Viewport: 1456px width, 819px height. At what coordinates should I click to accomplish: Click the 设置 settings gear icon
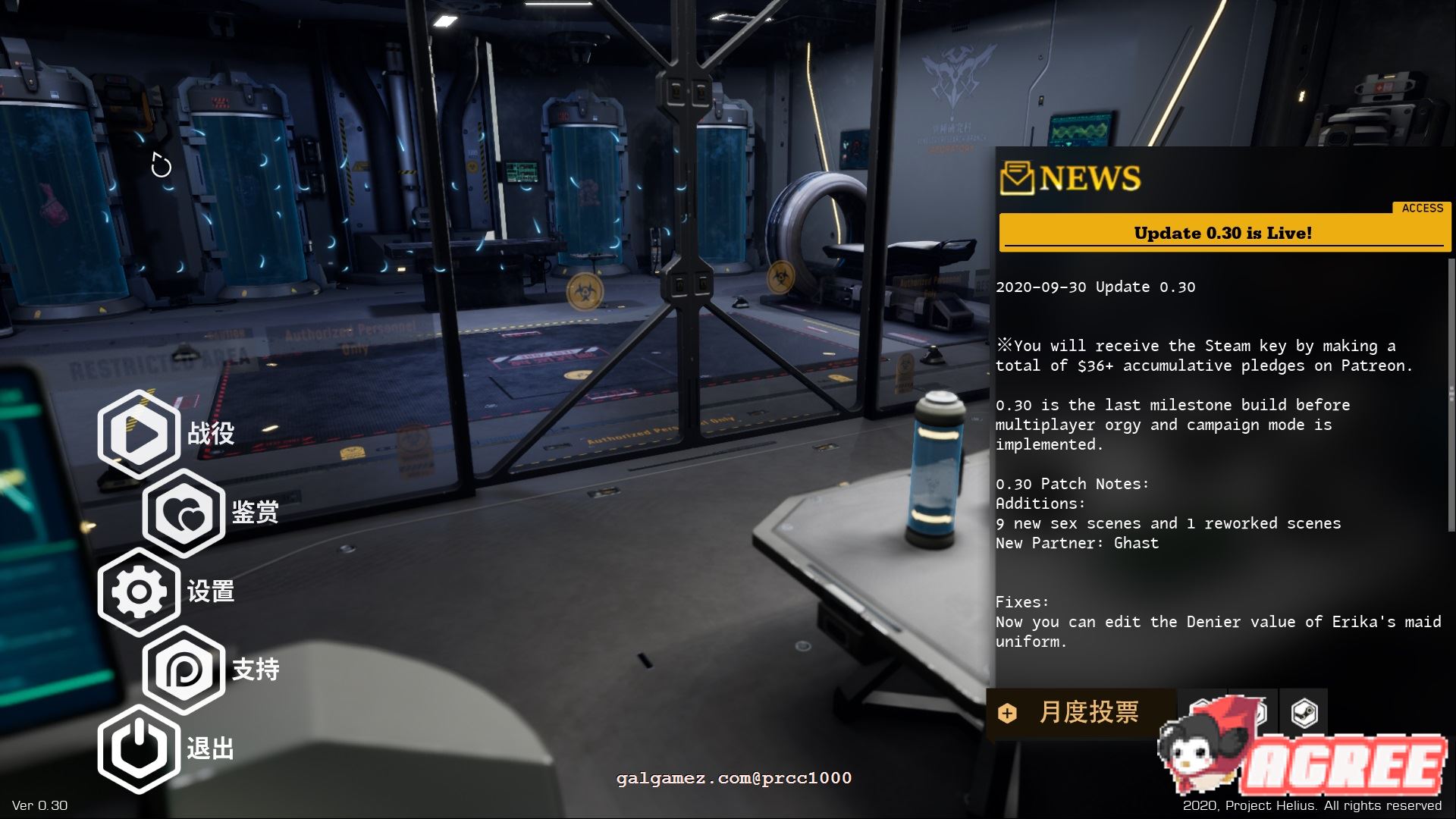point(140,592)
